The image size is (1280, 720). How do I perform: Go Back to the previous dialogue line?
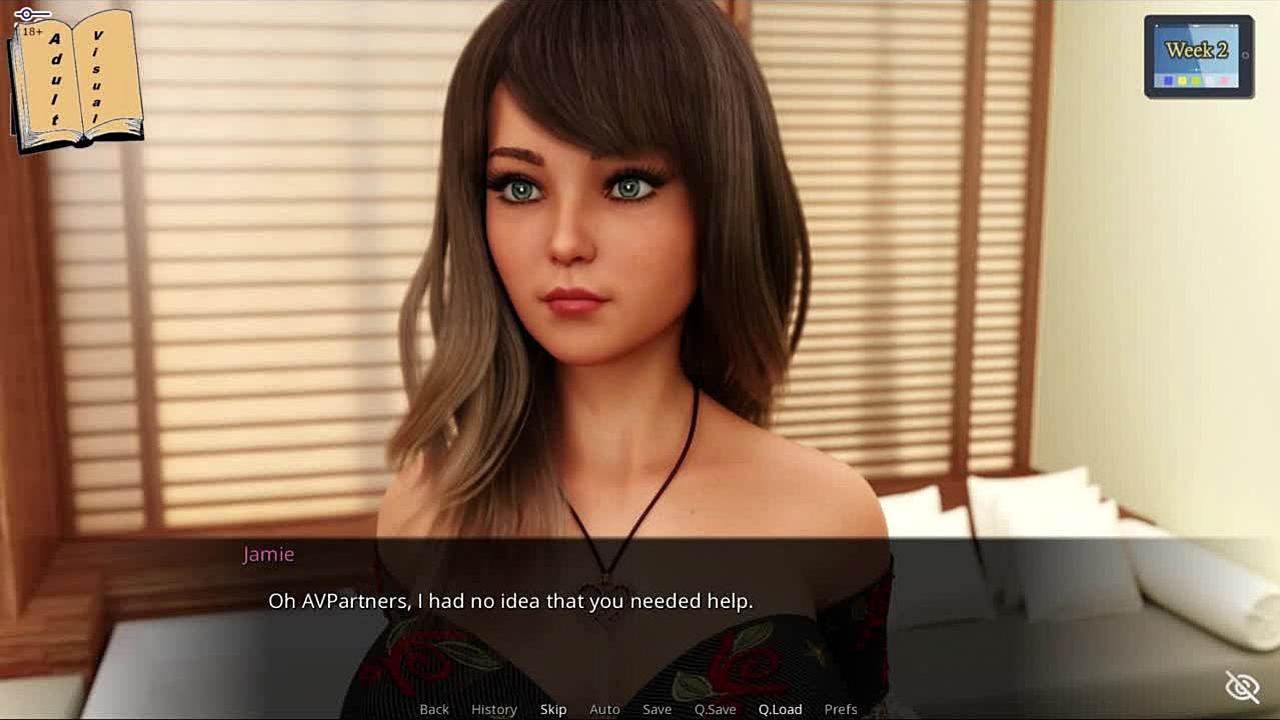coord(434,709)
